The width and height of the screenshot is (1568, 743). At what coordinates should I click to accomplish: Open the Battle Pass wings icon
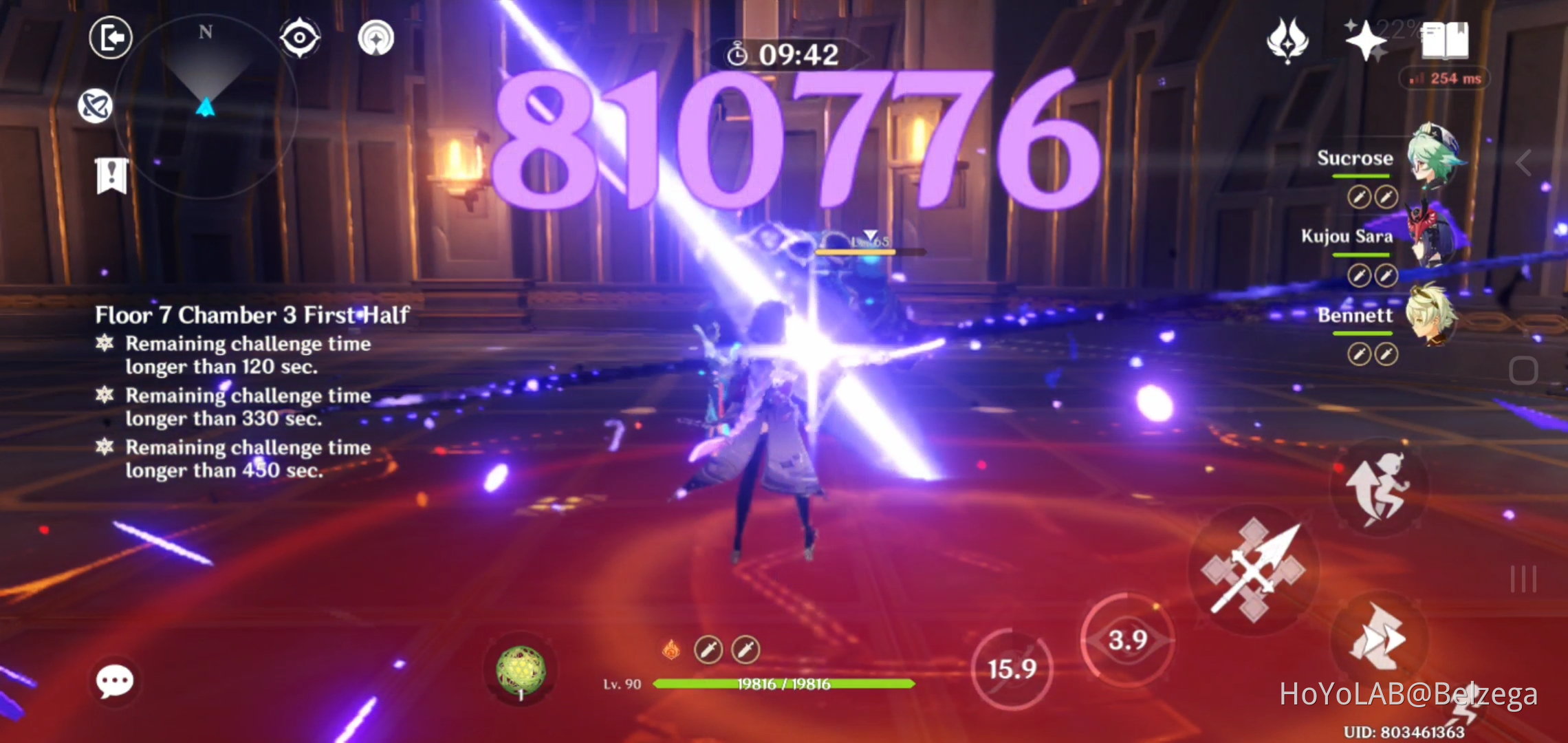1289,39
